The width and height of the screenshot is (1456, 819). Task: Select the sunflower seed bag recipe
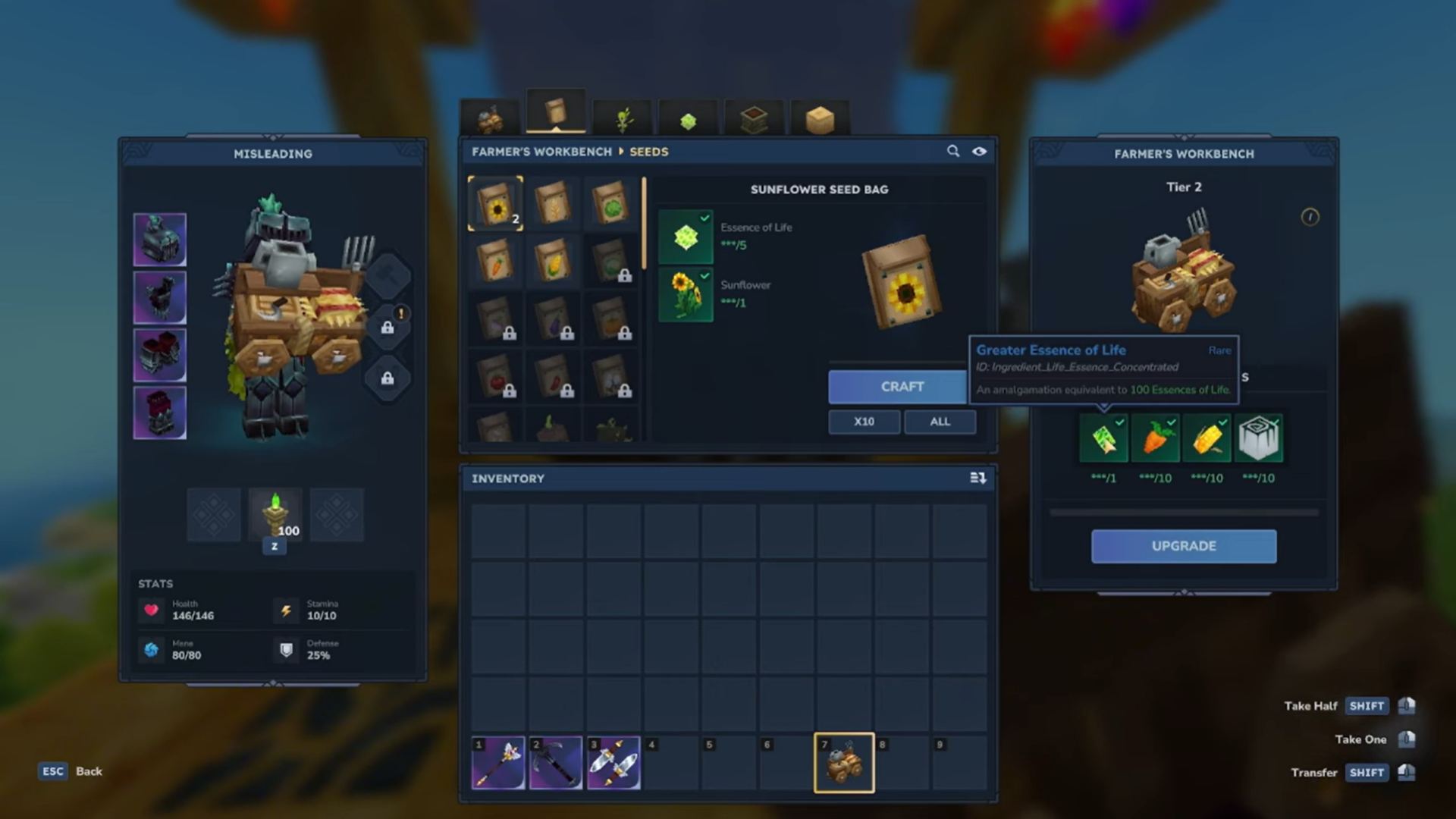click(496, 202)
